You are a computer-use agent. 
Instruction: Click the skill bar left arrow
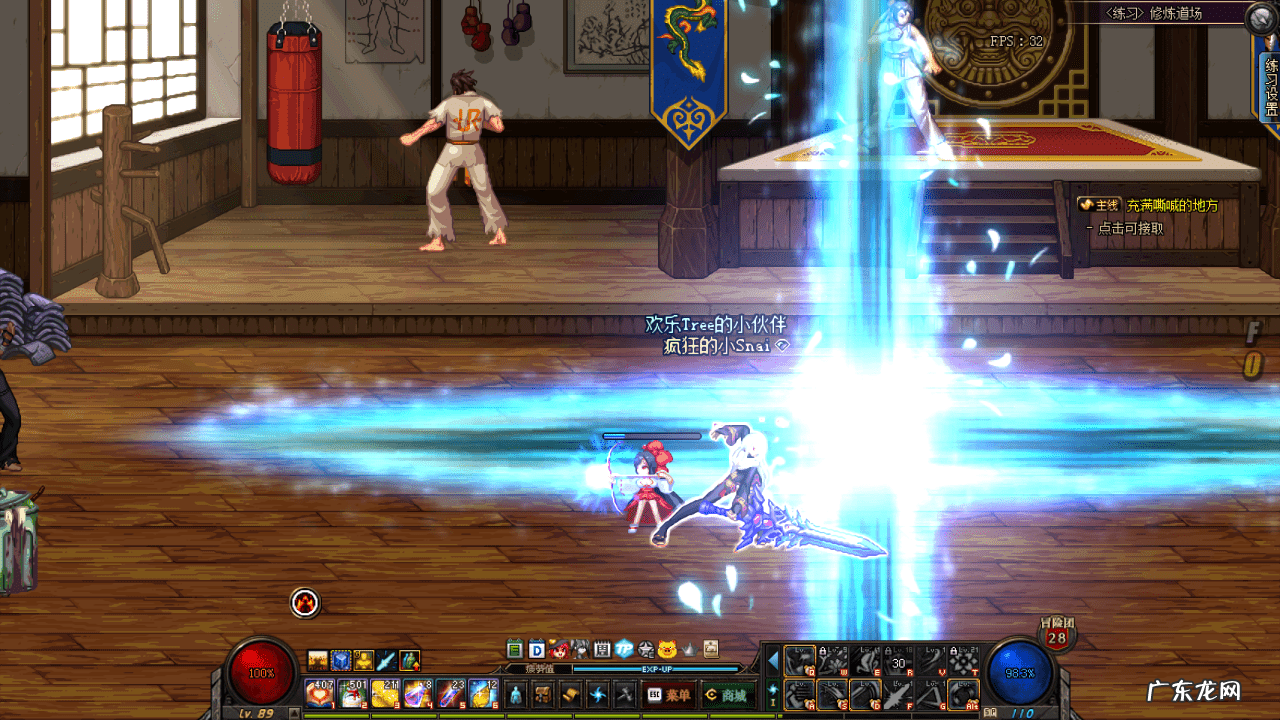[x=773, y=660]
